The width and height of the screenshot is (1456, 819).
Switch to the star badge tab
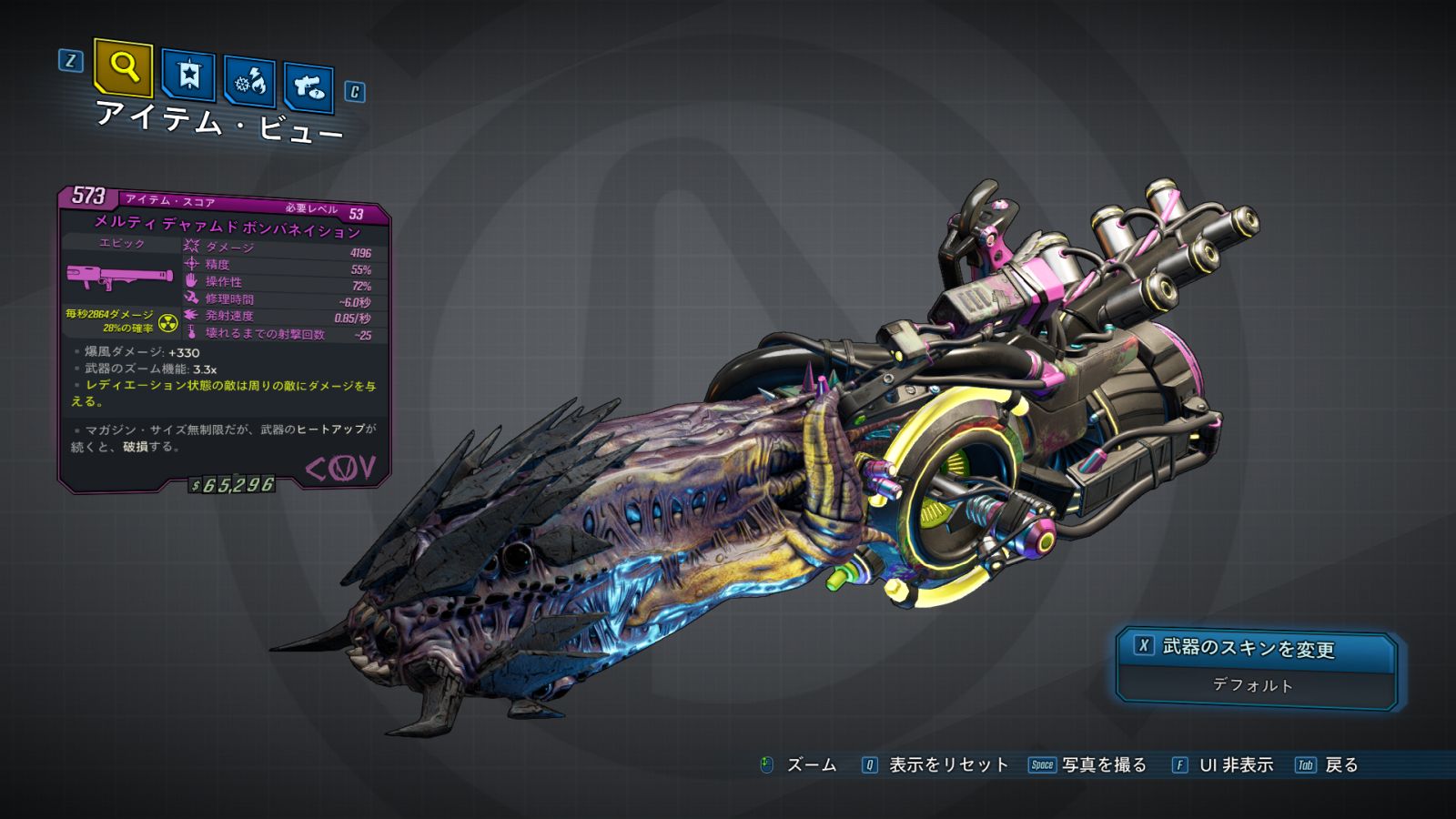[188, 76]
